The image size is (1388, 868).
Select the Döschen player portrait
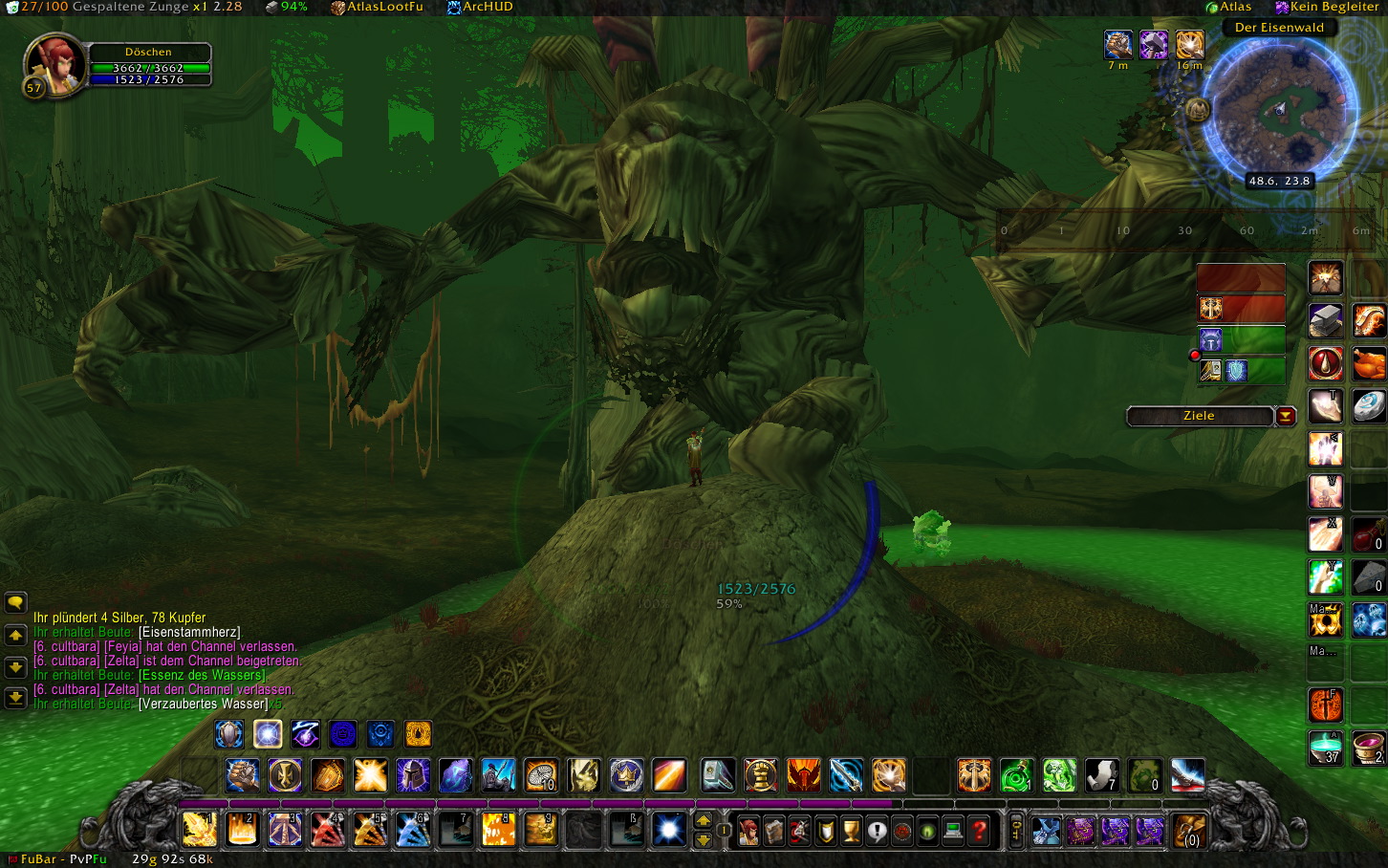(x=54, y=65)
